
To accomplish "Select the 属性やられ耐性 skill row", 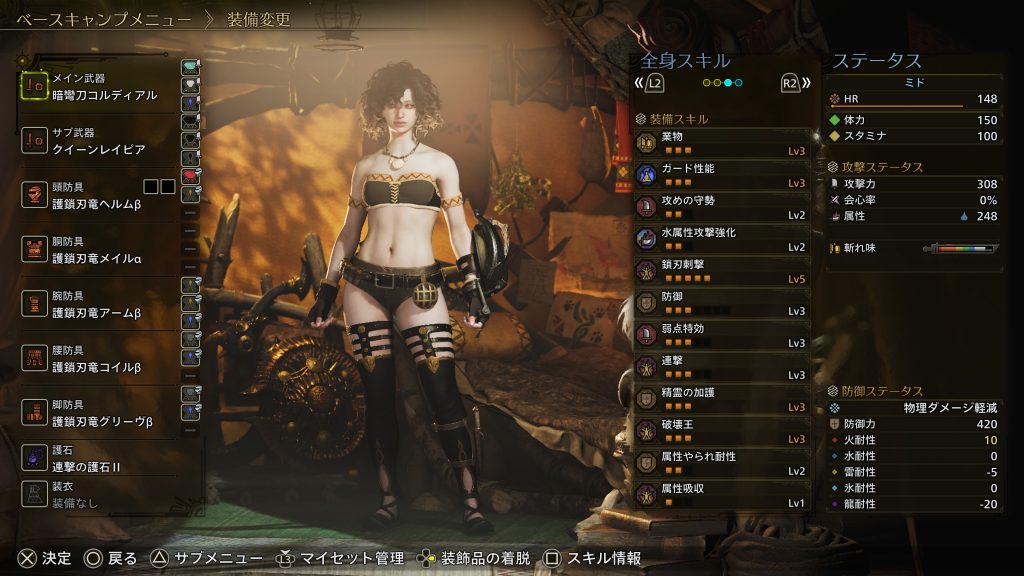I will click(x=724, y=462).
